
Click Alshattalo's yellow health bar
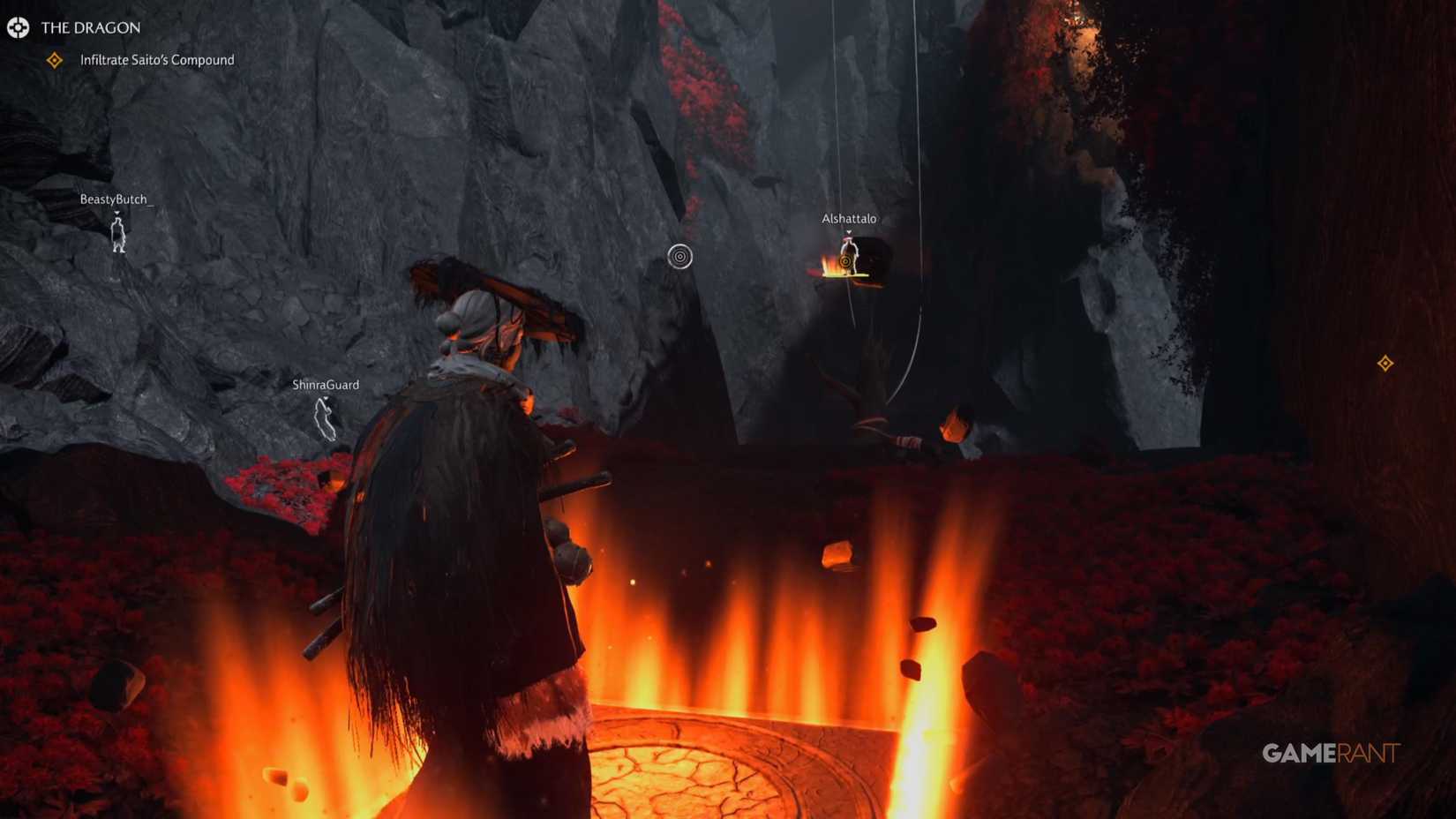tap(847, 274)
